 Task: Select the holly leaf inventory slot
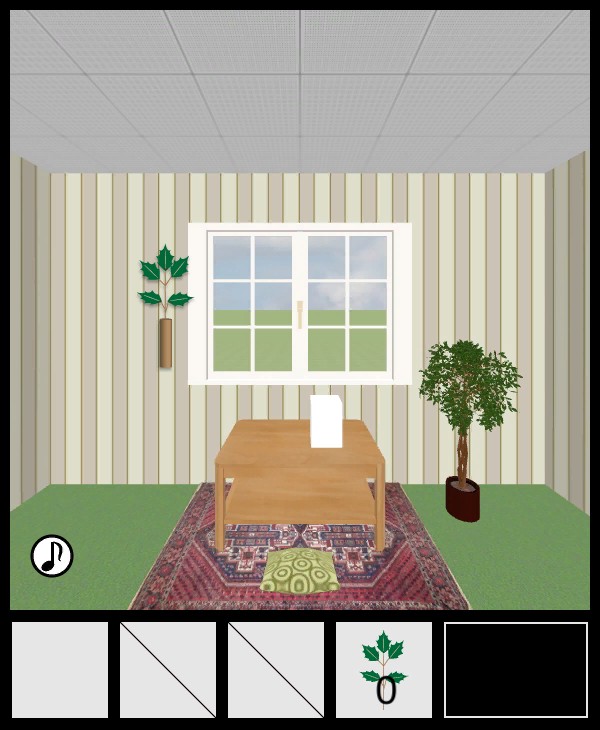click(x=384, y=669)
